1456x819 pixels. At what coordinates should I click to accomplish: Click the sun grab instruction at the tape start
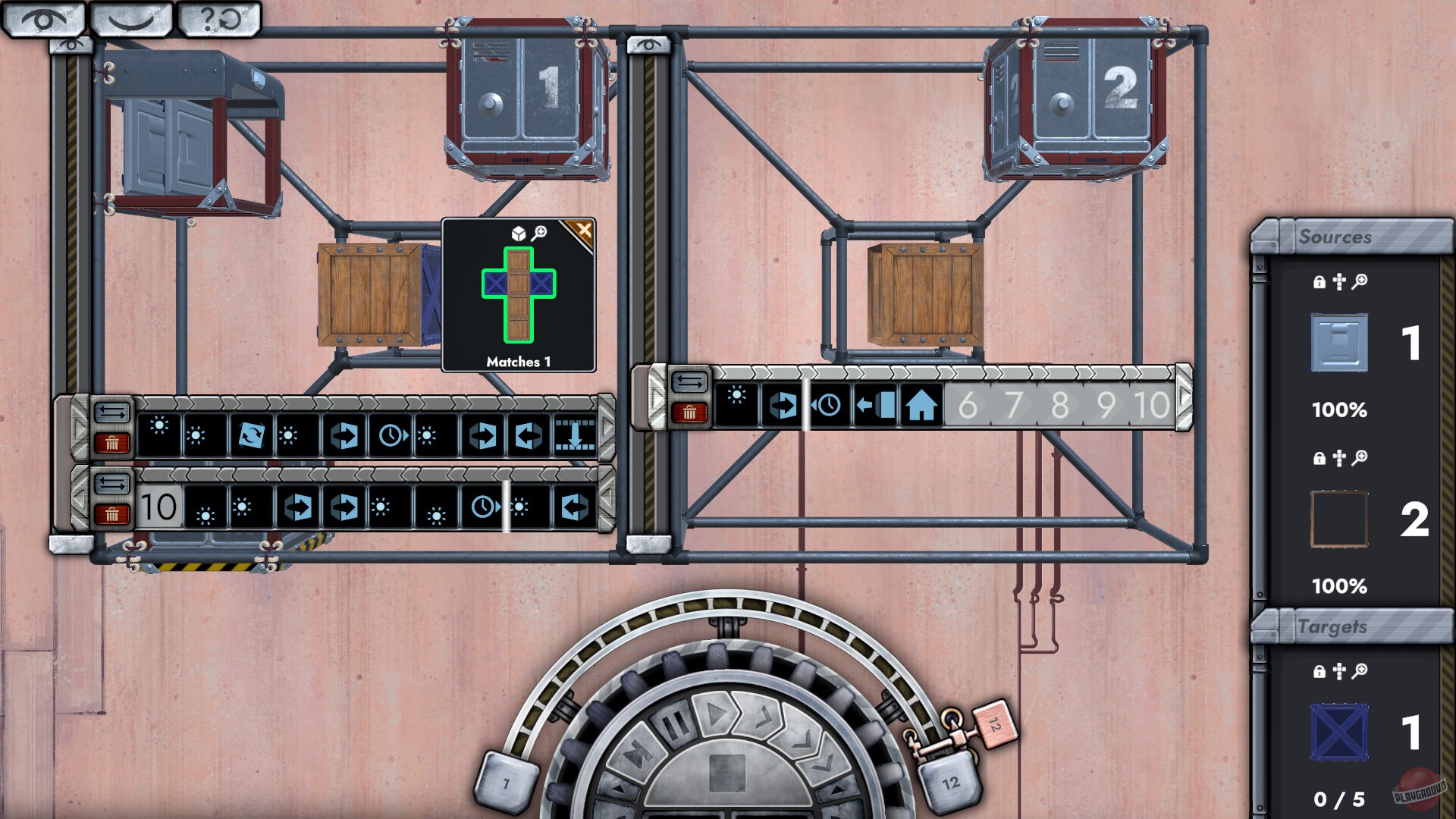[160, 426]
